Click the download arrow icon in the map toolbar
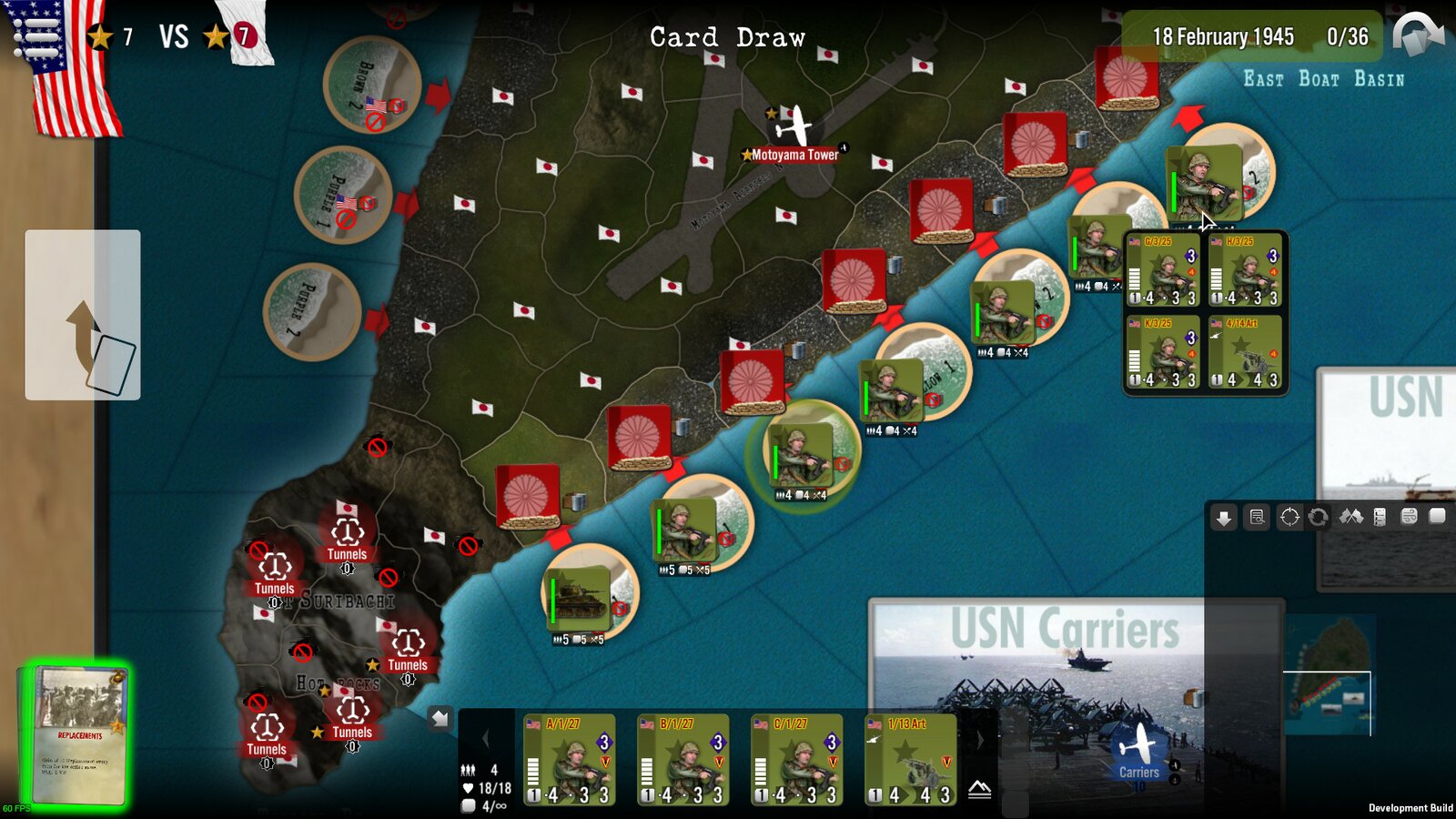The width and height of the screenshot is (1456, 819). pyautogui.click(x=1223, y=518)
